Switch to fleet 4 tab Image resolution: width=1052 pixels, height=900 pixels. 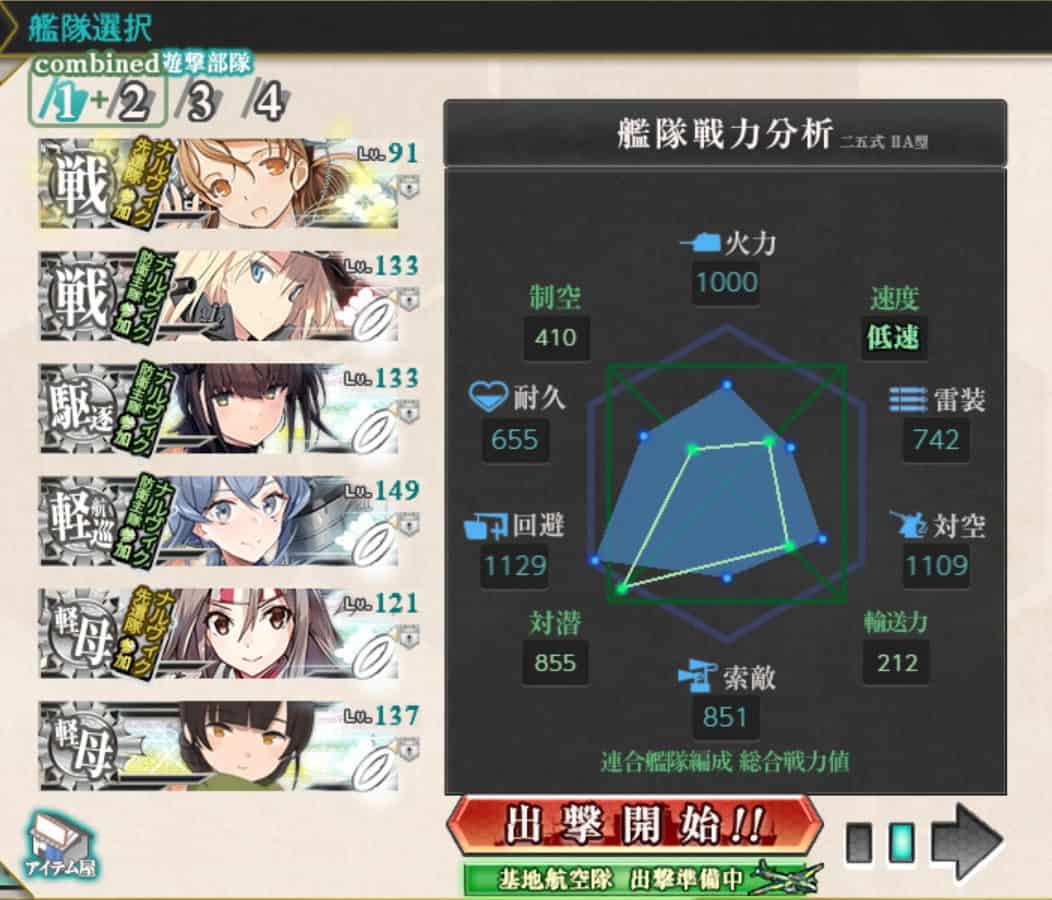point(267,102)
